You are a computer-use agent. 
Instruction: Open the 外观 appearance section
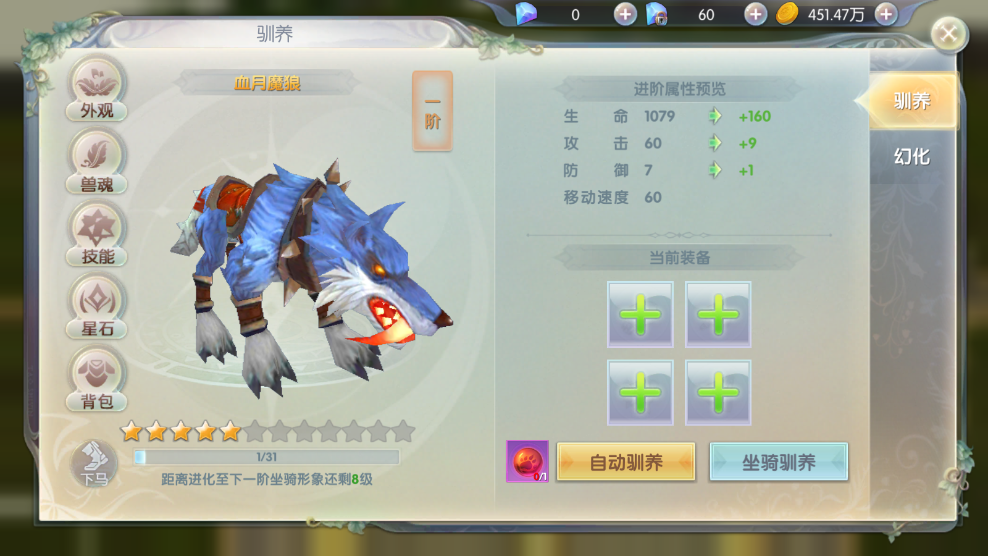[x=97, y=88]
